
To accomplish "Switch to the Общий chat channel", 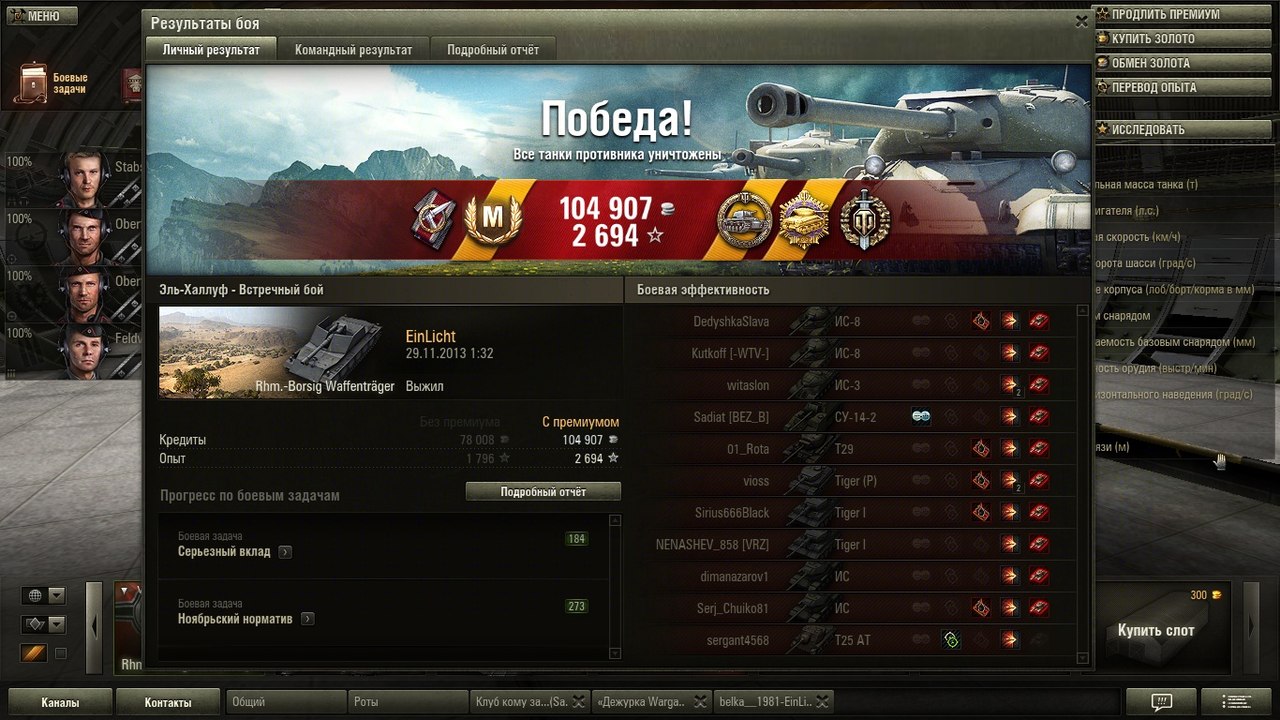I will pyautogui.click(x=286, y=702).
